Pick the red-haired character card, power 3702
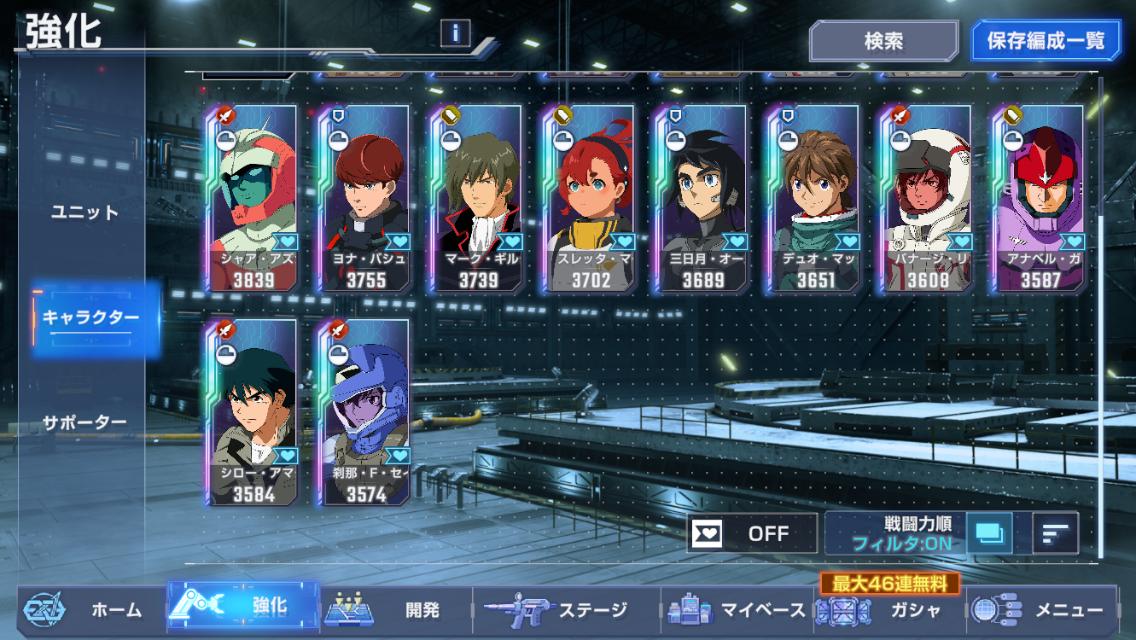1136x640 pixels. point(590,198)
